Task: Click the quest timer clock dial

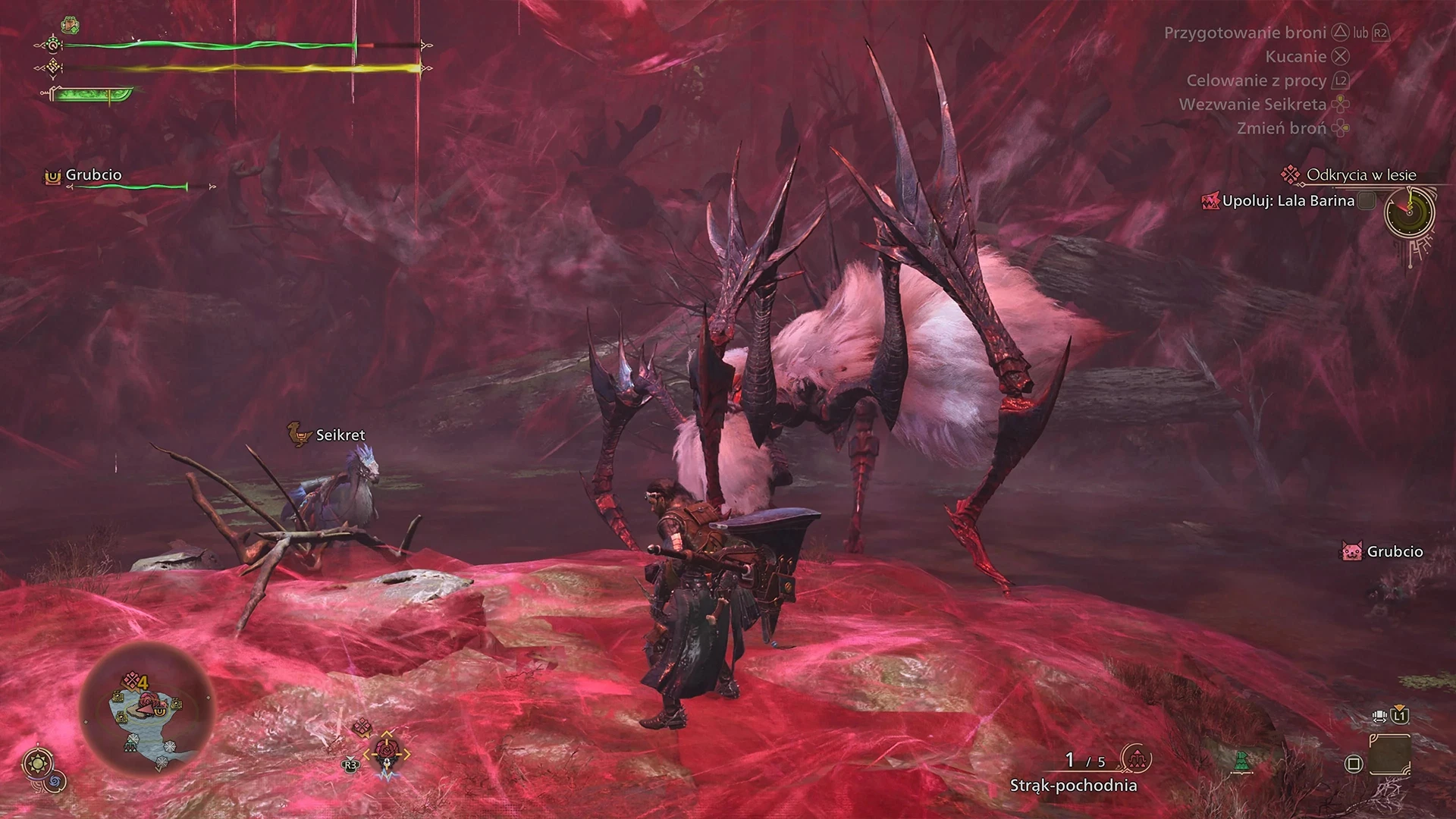Action: click(1409, 212)
